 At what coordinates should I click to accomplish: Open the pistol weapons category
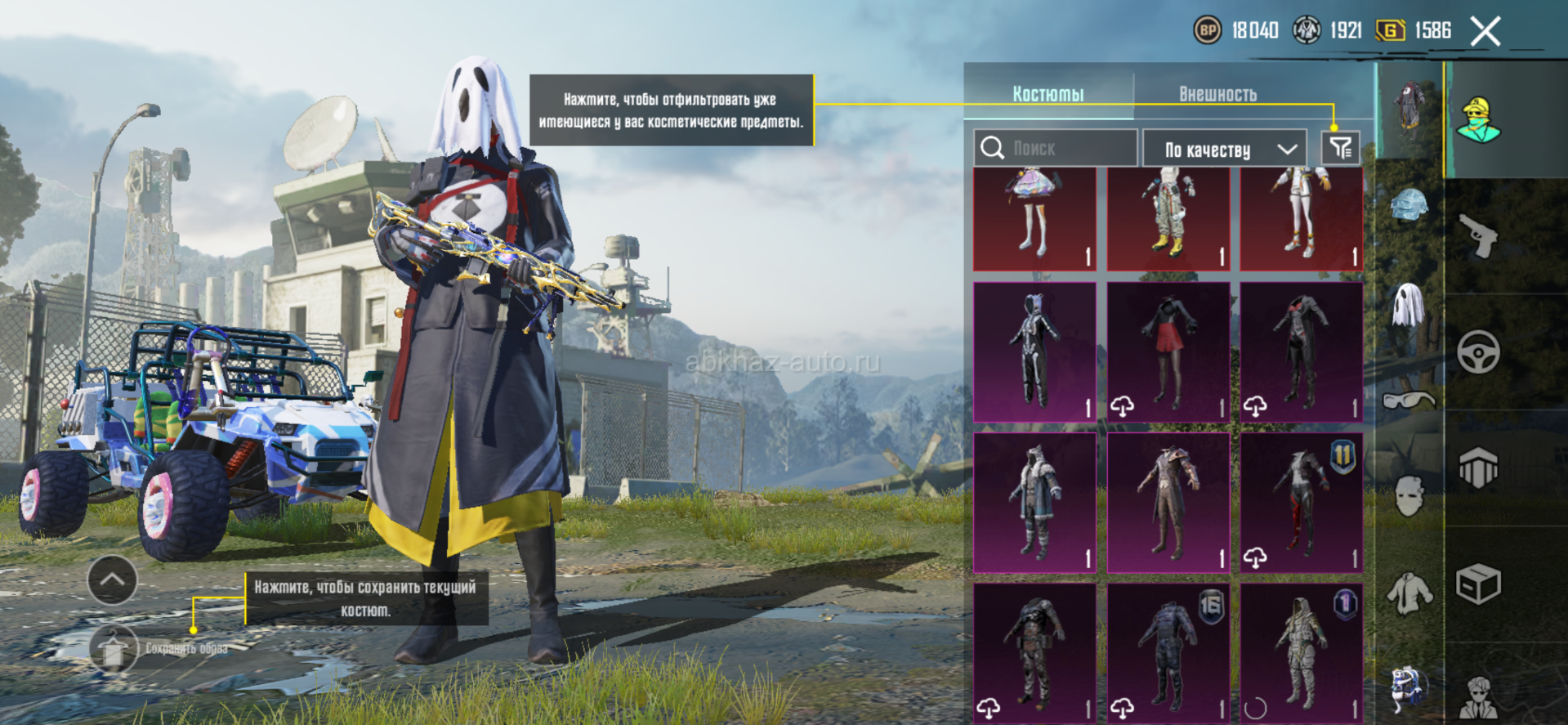(1478, 236)
